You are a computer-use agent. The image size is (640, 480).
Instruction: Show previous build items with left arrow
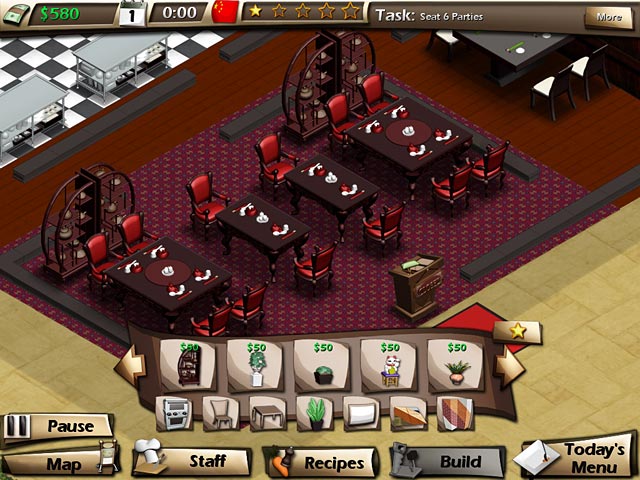[x=130, y=366]
